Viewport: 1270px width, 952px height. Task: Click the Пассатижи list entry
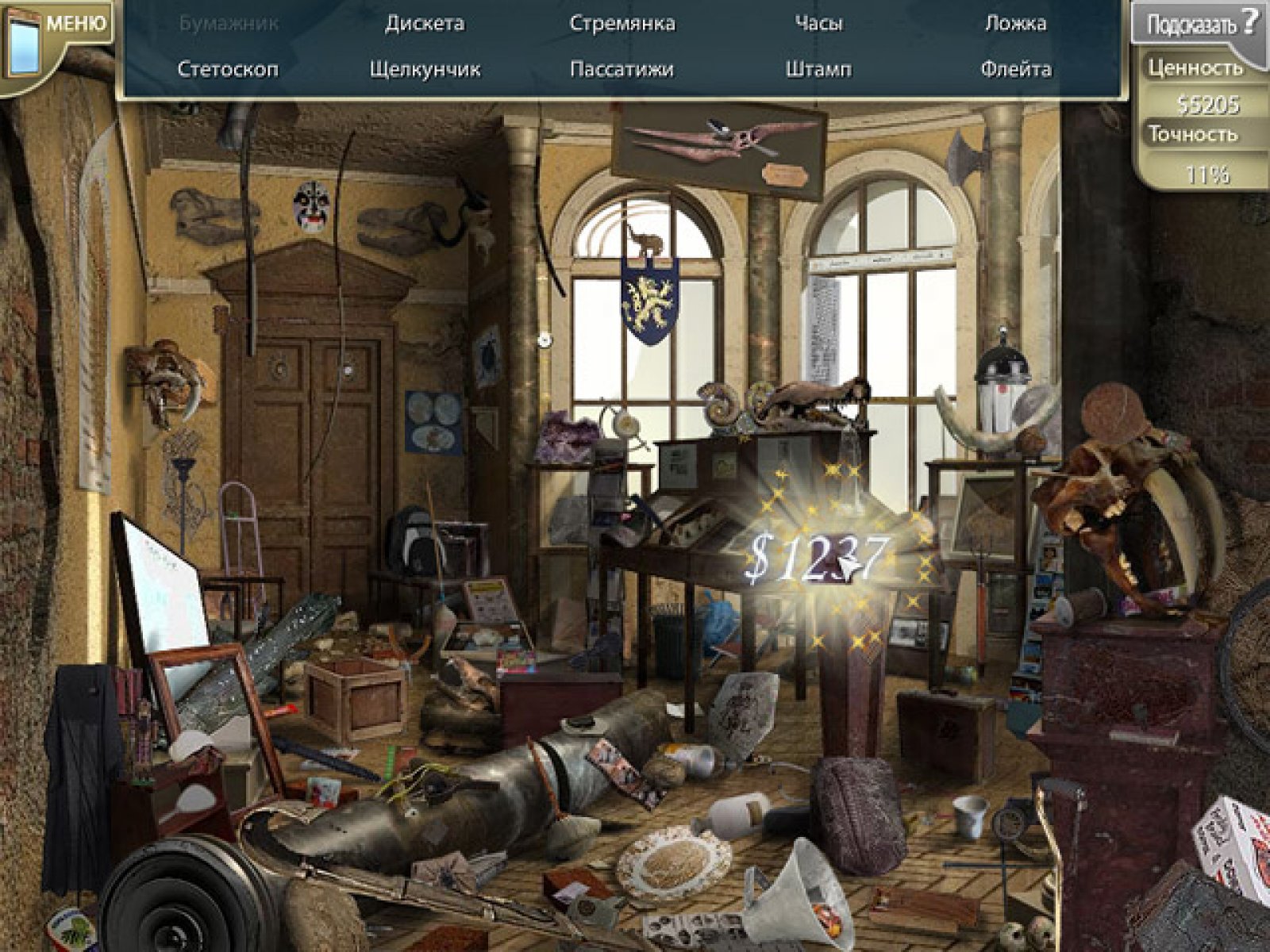[x=622, y=69]
